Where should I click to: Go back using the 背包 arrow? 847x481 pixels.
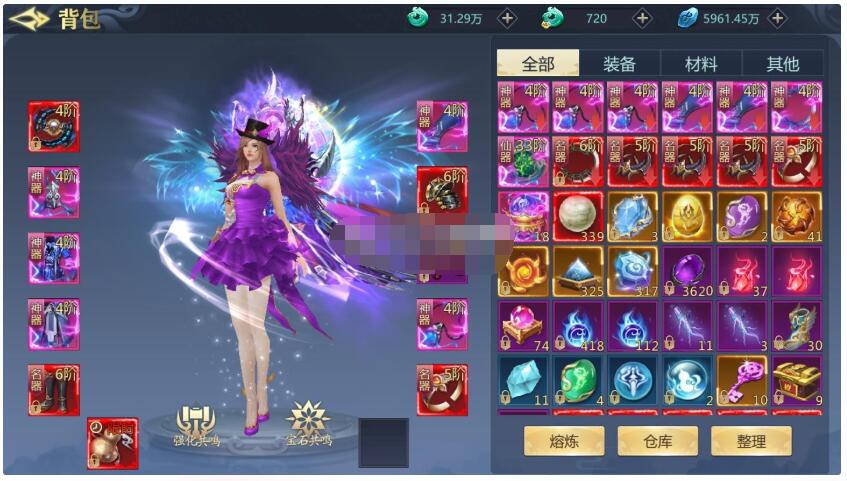pyautogui.click(x=28, y=19)
